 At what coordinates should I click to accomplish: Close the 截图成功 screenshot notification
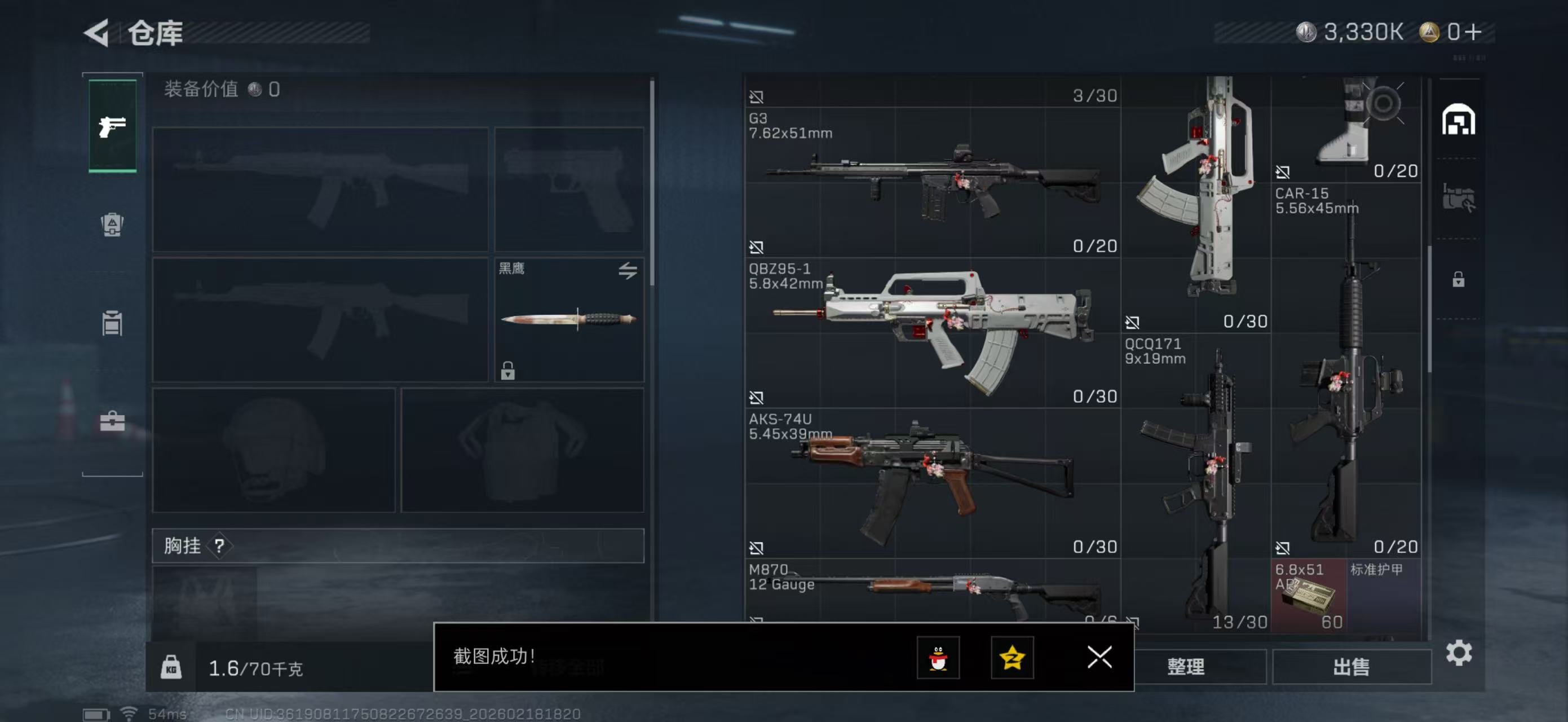tap(1099, 657)
